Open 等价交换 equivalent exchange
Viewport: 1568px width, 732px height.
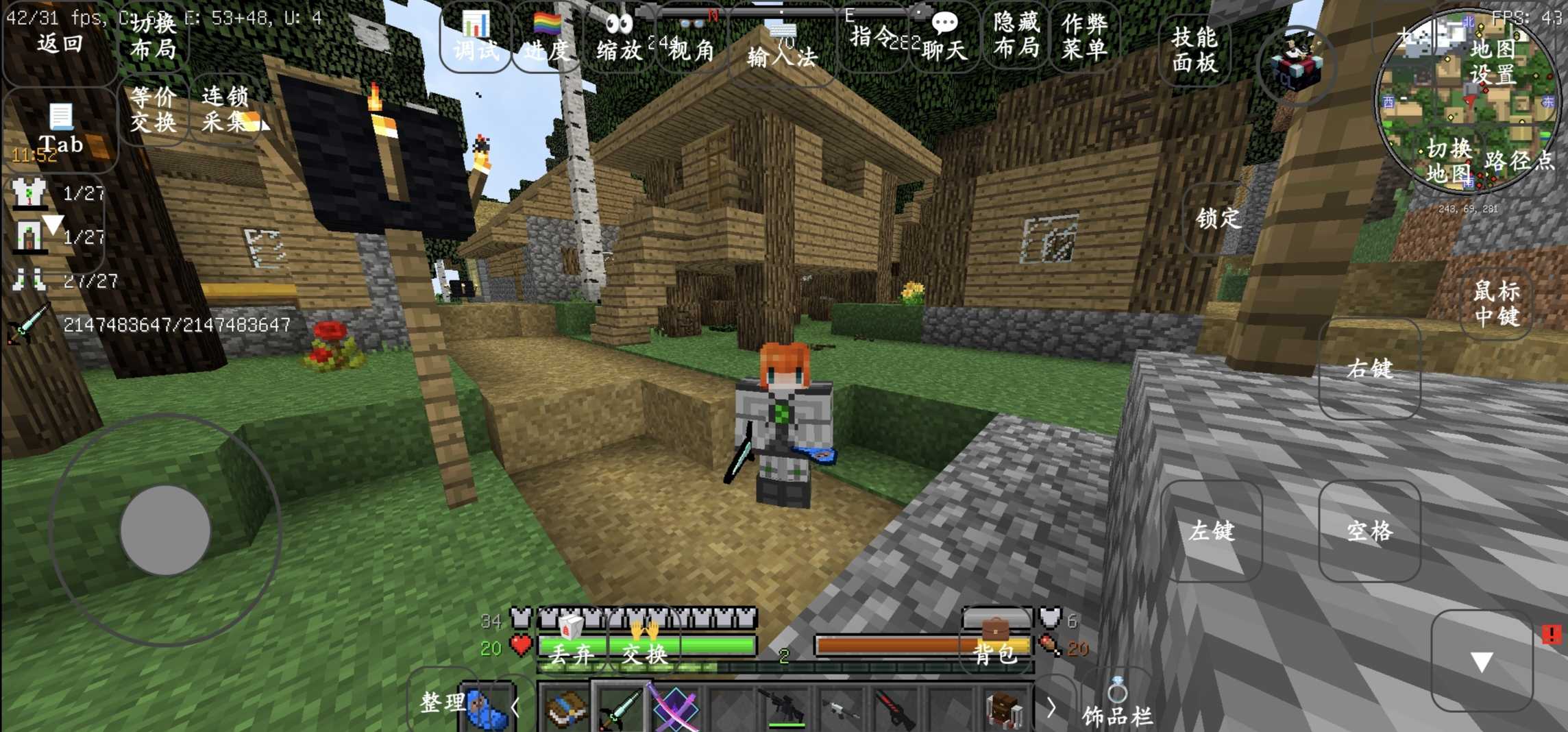click(153, 110)
